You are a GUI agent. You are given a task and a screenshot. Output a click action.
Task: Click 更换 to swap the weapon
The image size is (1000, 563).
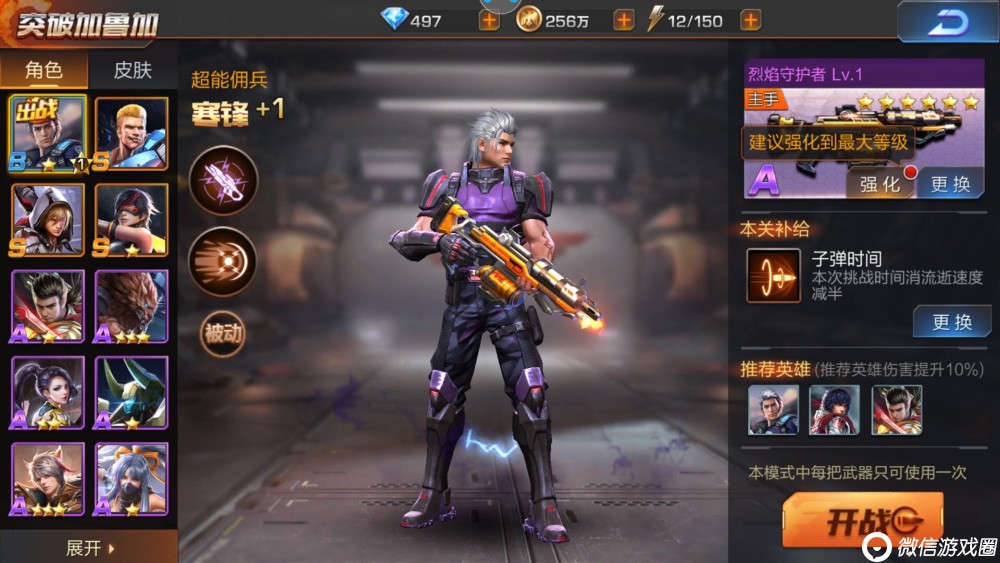coord(950,184)
